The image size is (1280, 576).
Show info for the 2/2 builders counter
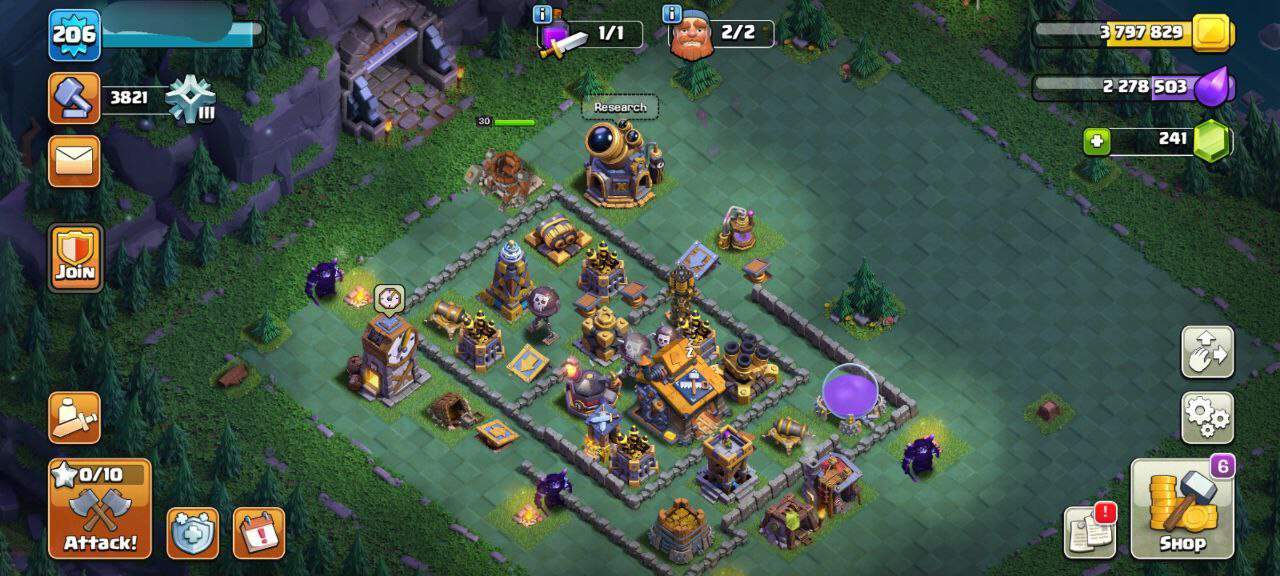(670, 14)
